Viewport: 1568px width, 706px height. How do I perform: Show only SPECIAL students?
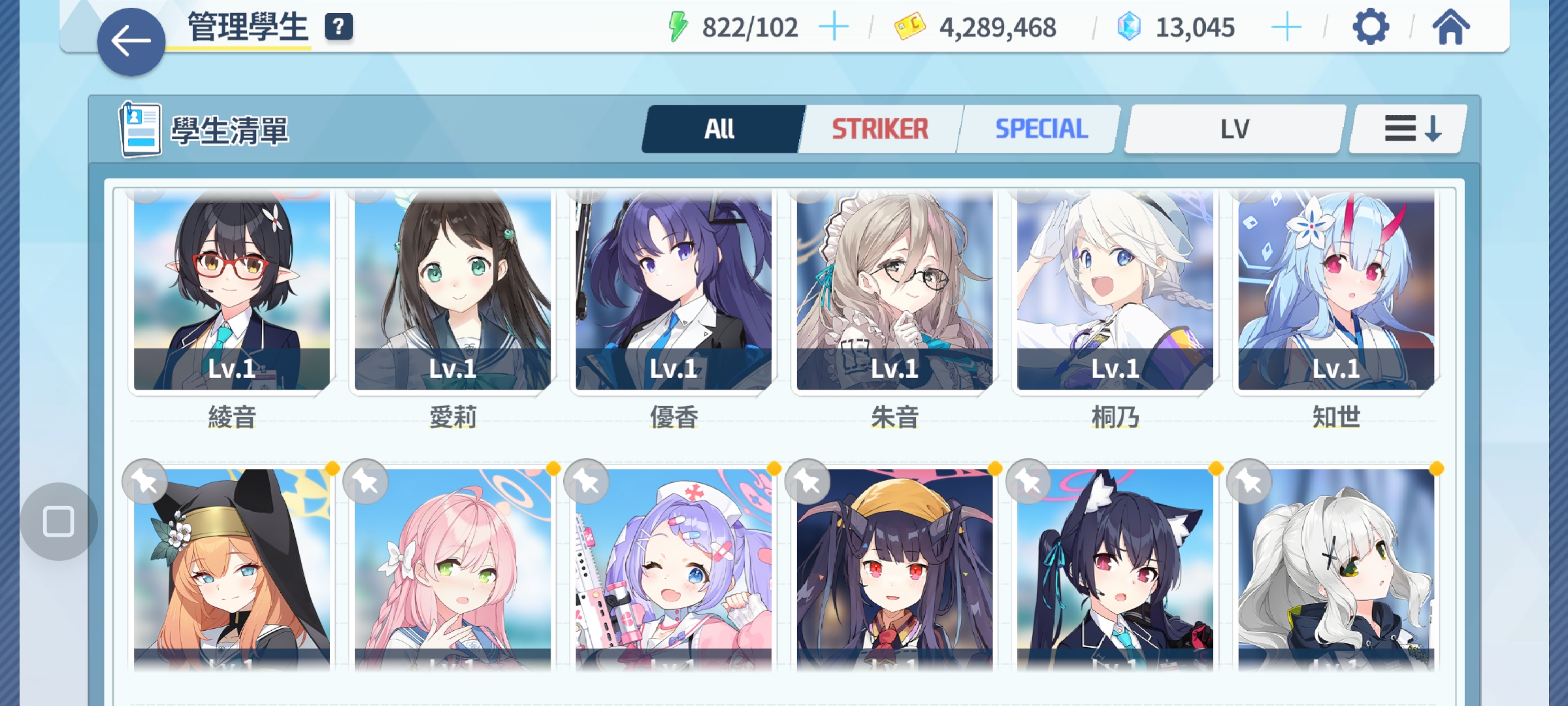pyautogui.click(x=1041, y=129)
